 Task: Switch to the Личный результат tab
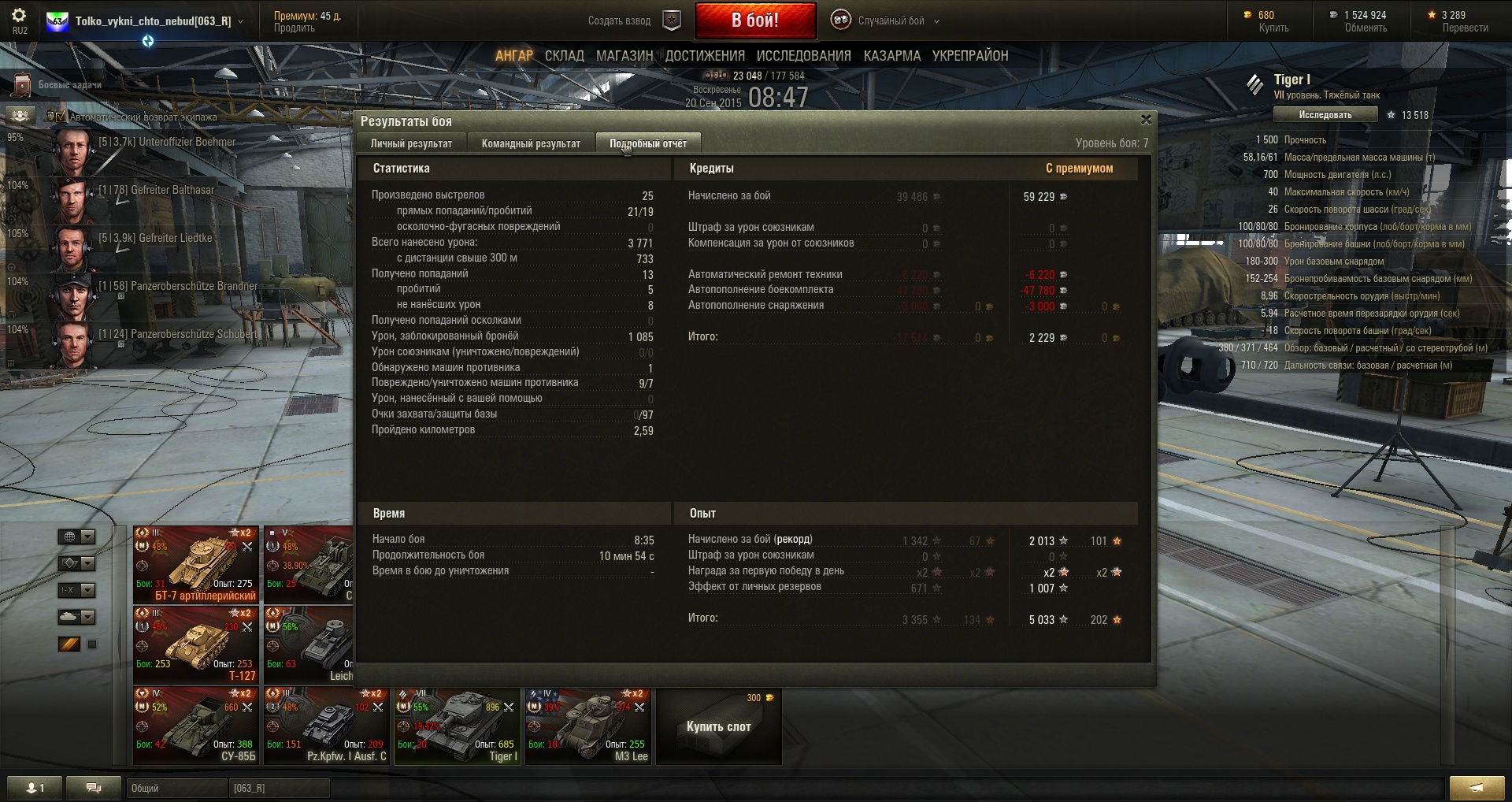click(x=411, y=143)
